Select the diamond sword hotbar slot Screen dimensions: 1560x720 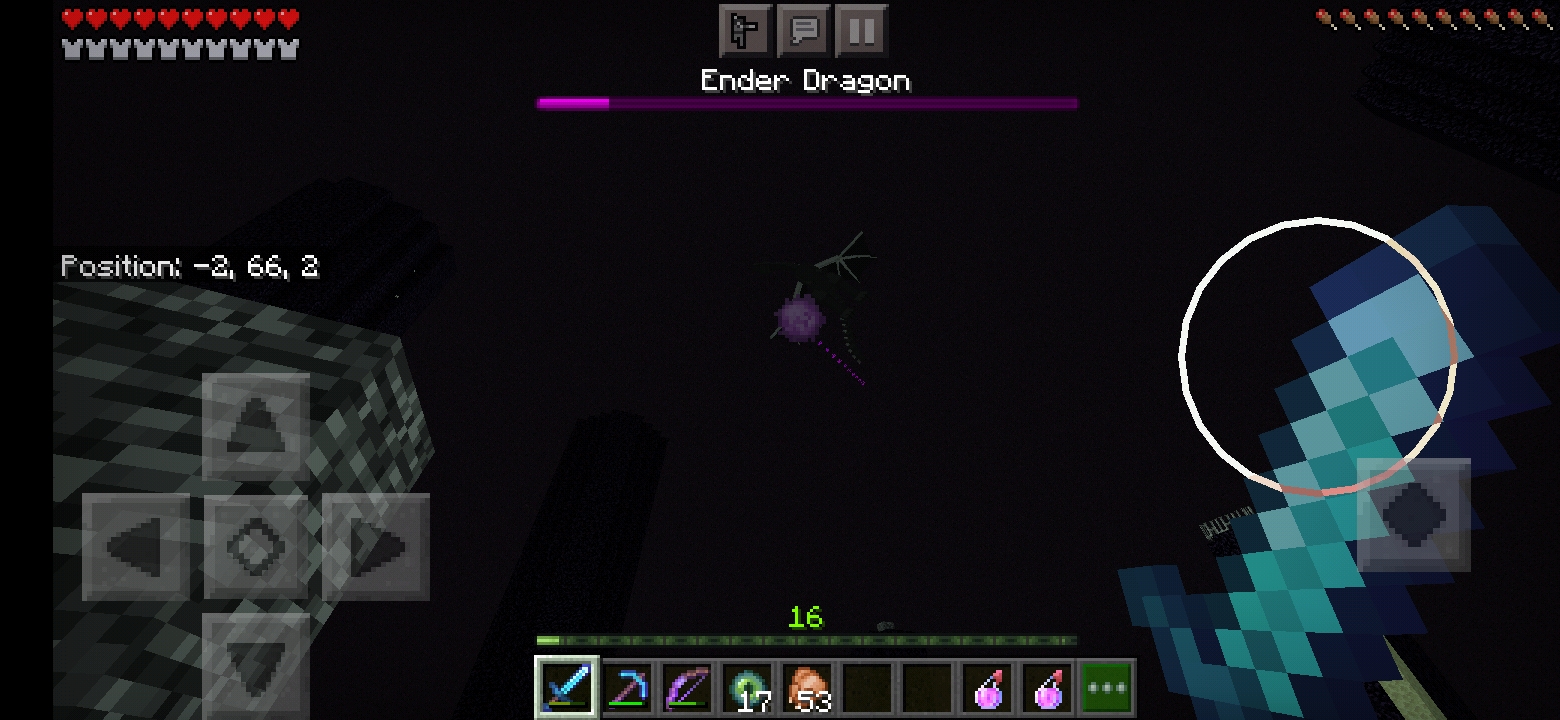point(567,688)
